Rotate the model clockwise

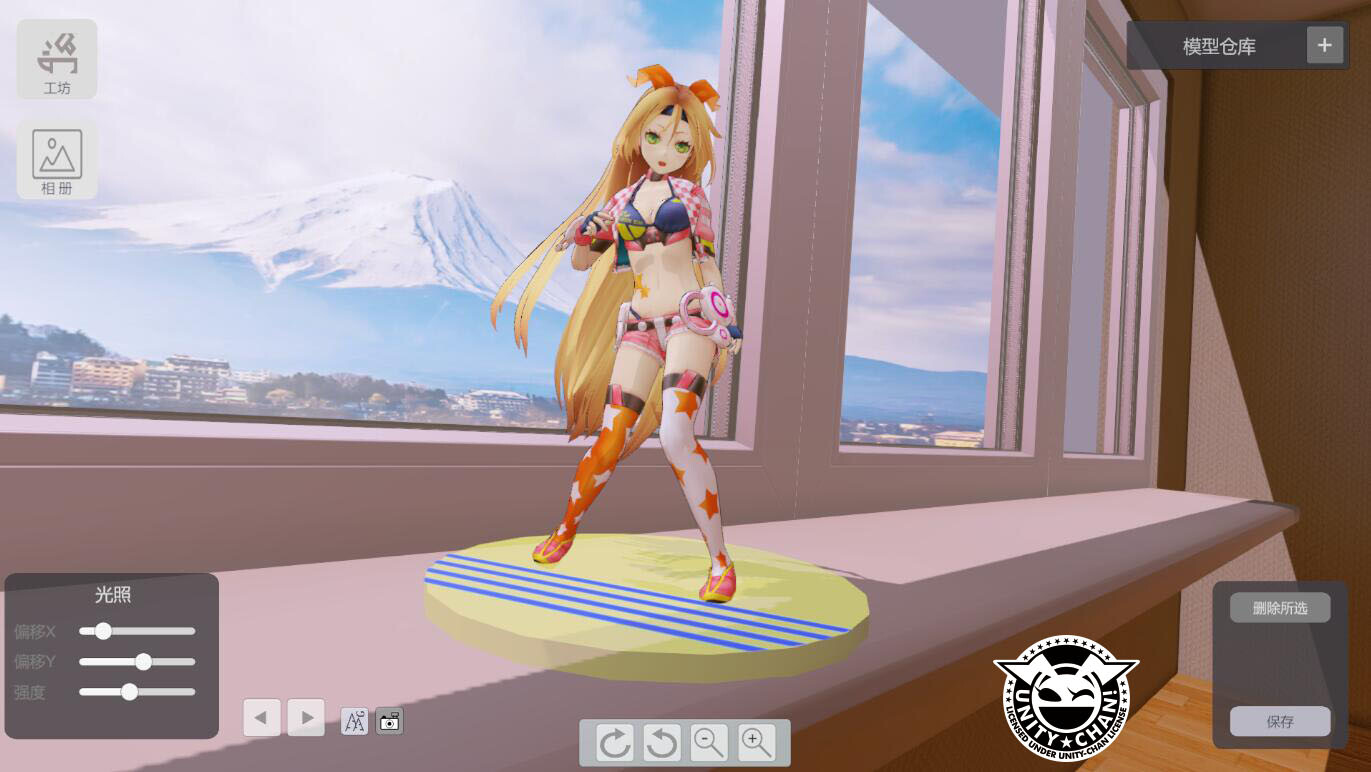tap(616, 742)
